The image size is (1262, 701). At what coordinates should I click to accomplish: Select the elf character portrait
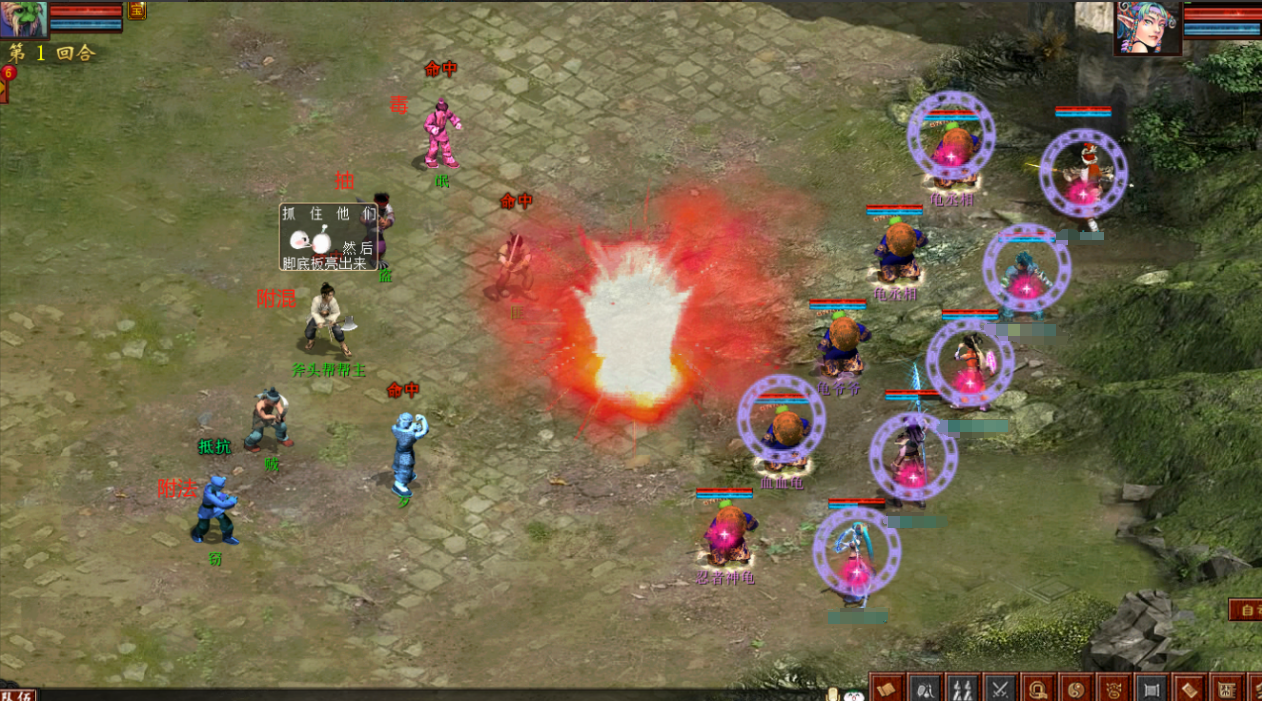coord(1148,27)
